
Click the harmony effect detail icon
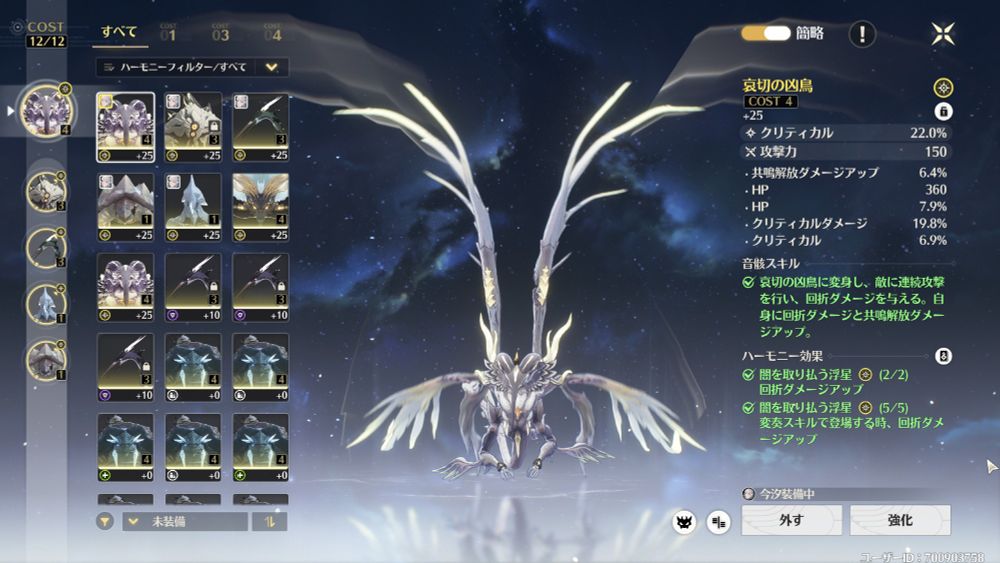(942, 356)
